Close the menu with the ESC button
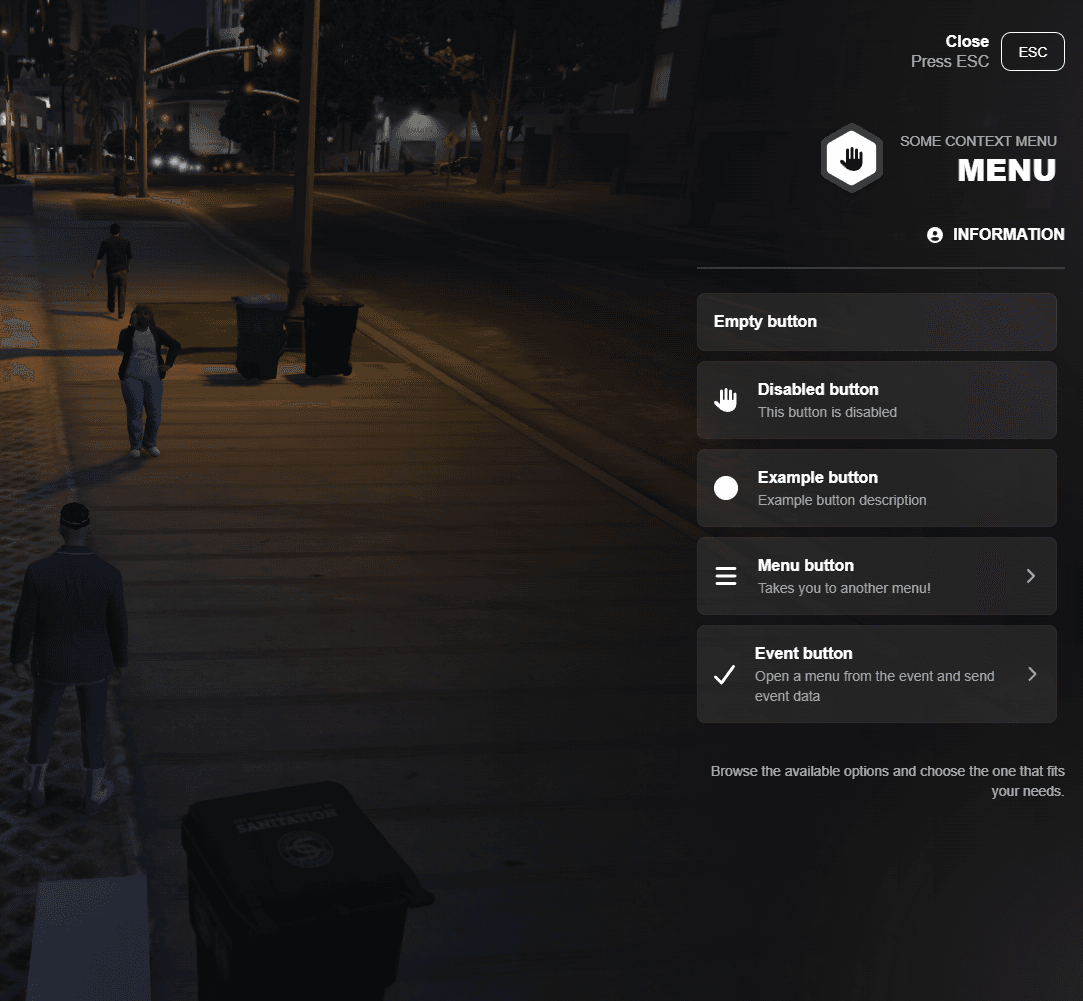1083x1001 pixels. (1032, 52)
